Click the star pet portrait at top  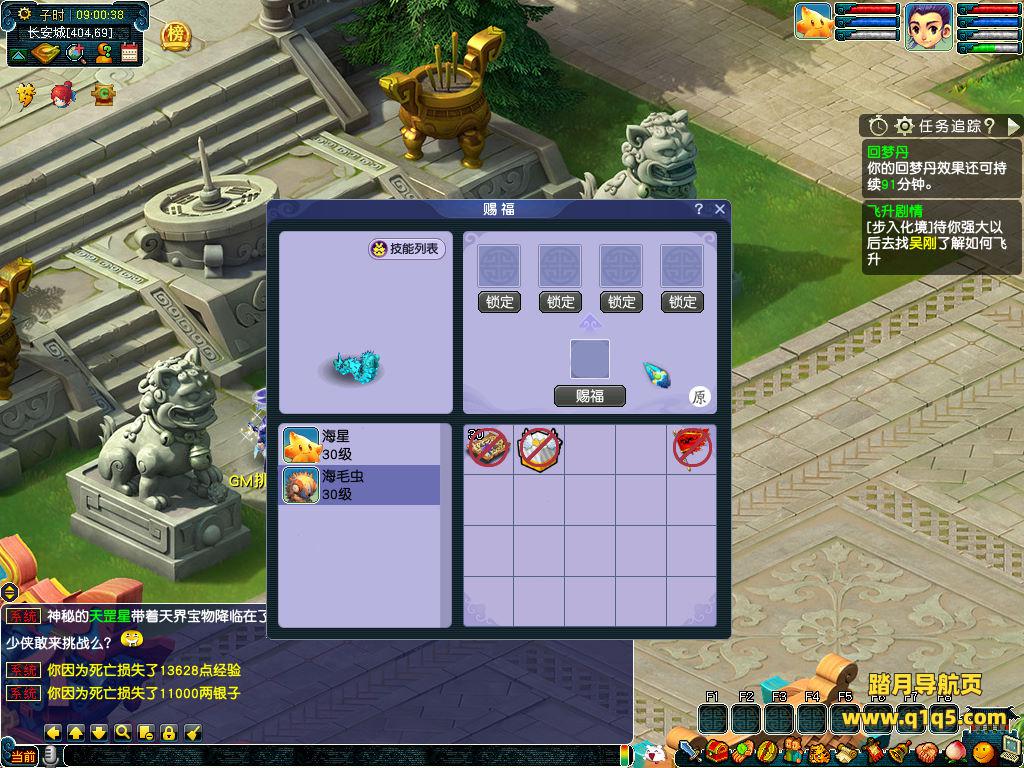pyautogui.click(x=814, y=22)
